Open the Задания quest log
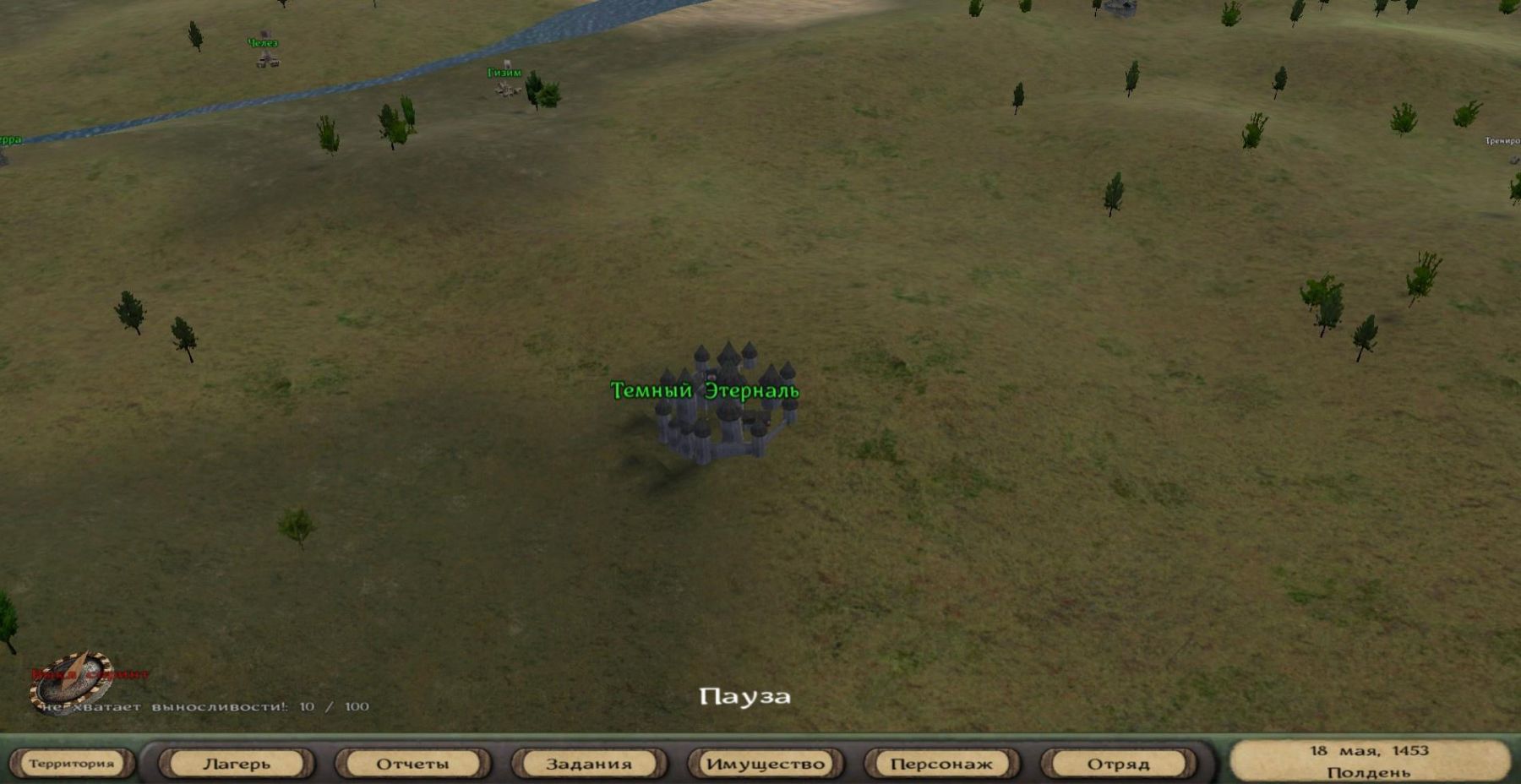Viewport: 1521px width, 784px height. point(589,764)
